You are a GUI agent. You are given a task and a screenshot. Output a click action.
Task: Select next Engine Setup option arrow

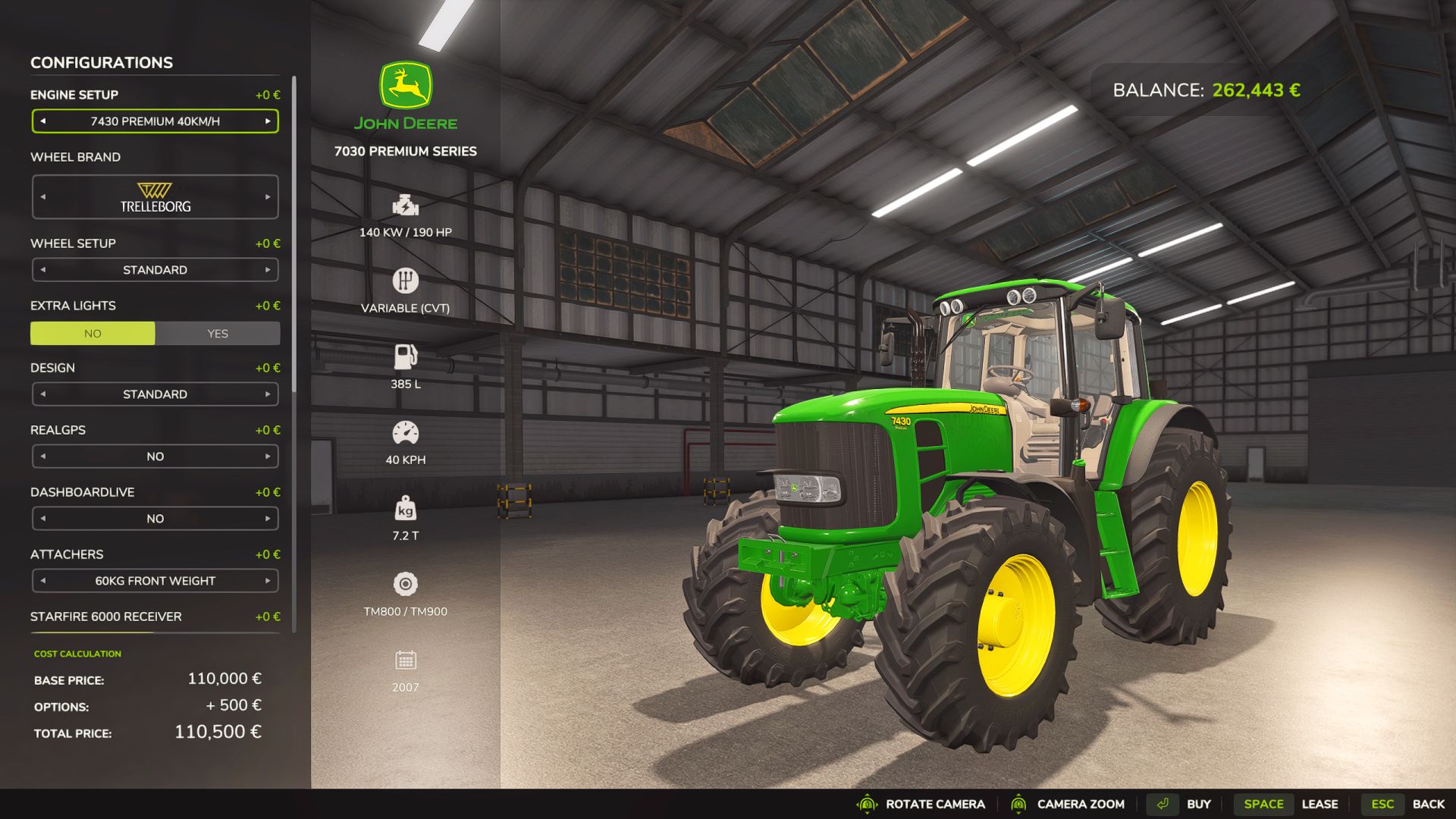tap(268, 121)
